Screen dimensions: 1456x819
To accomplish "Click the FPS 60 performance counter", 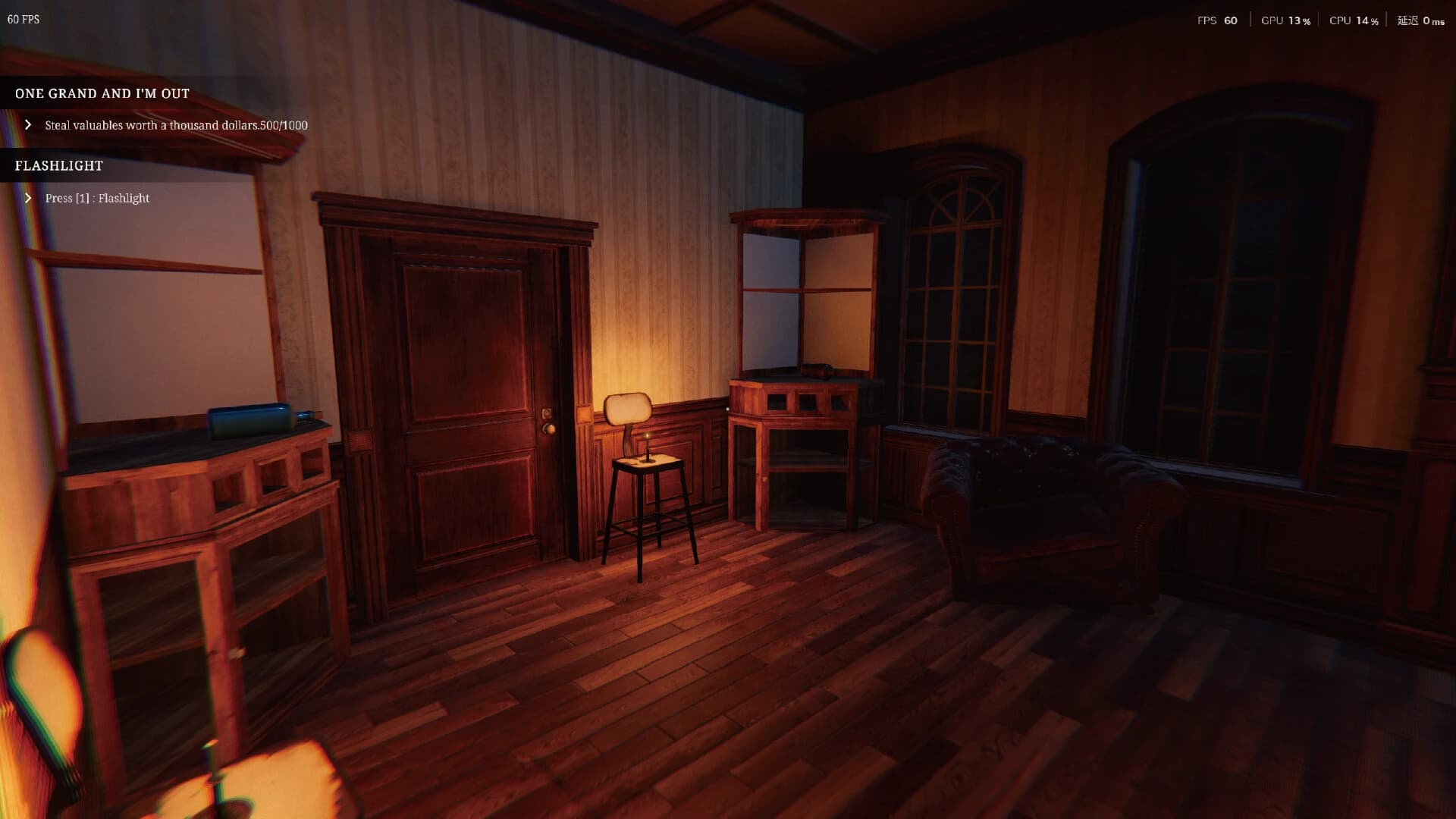I will [1217, 20].
